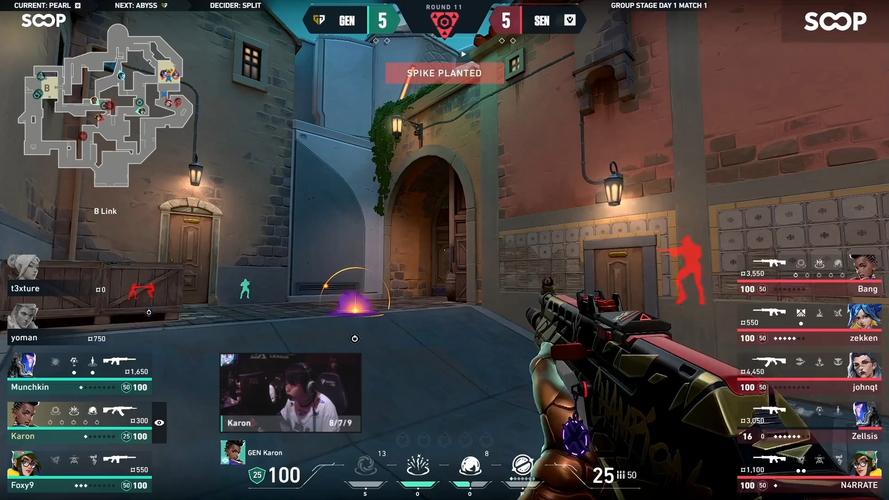Screen dimensions: 889x500
Task: Pick N4RRATE's player row
Action: click(x=810, y=464)
